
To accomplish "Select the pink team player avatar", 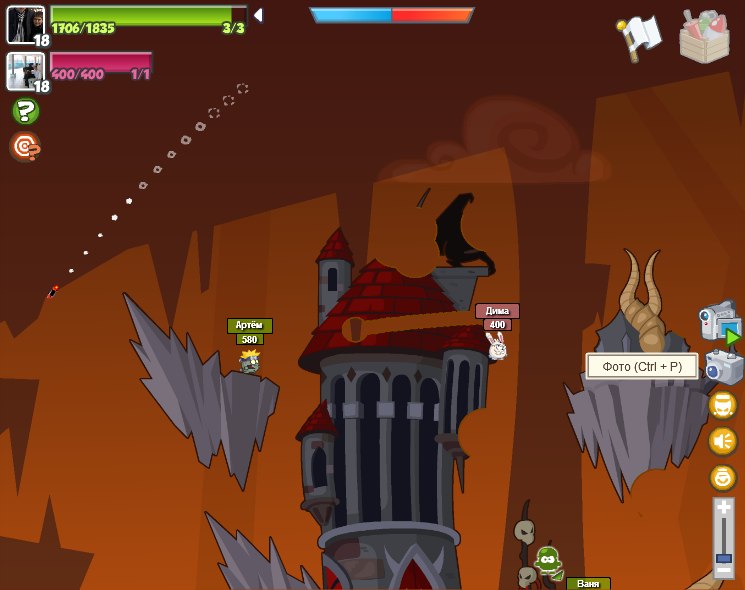I will 25,71.
